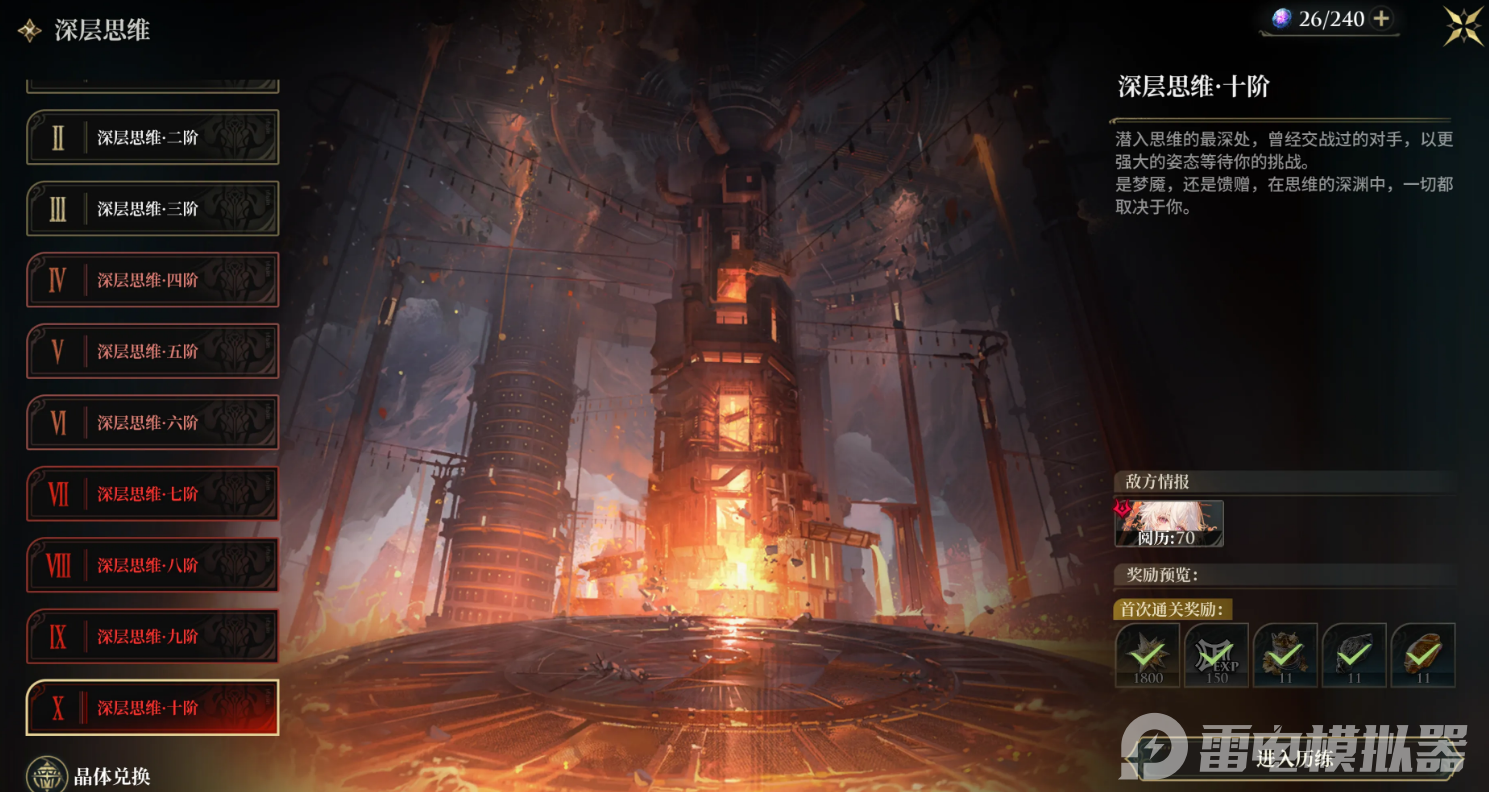Select 深层思维·八阶 stage
This screenshot has height=792, width=1489.
[x=152, y=565]
